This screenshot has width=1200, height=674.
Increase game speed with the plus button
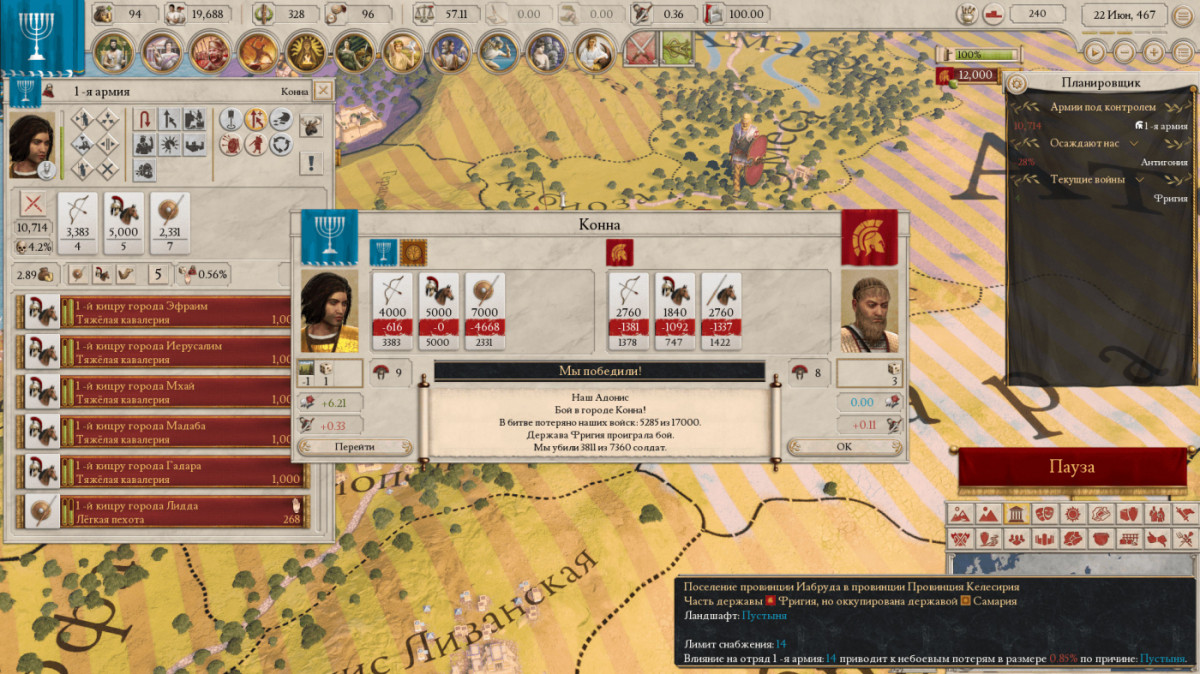coord(1154,51)
